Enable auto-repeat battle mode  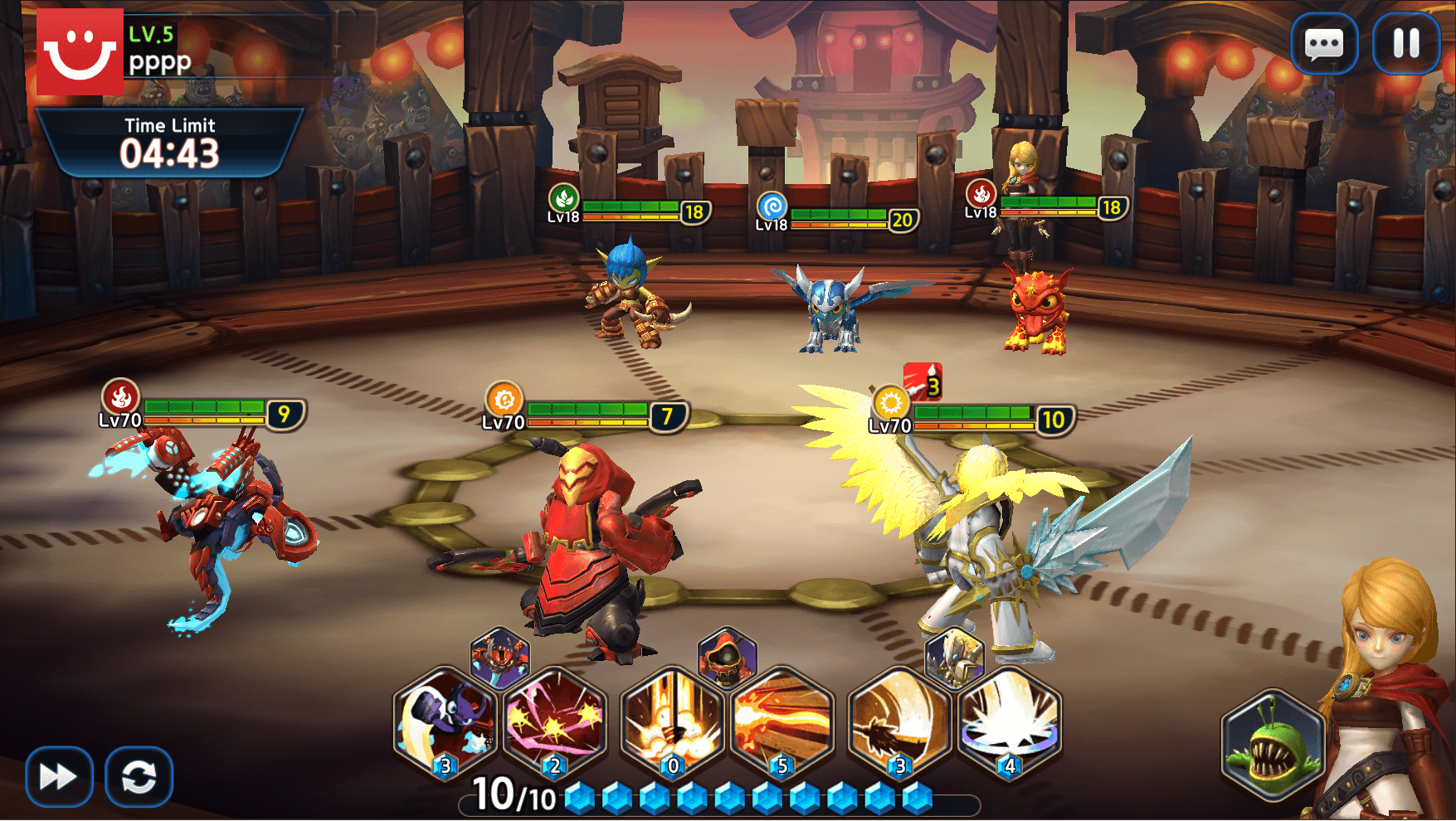coord(139,776)
